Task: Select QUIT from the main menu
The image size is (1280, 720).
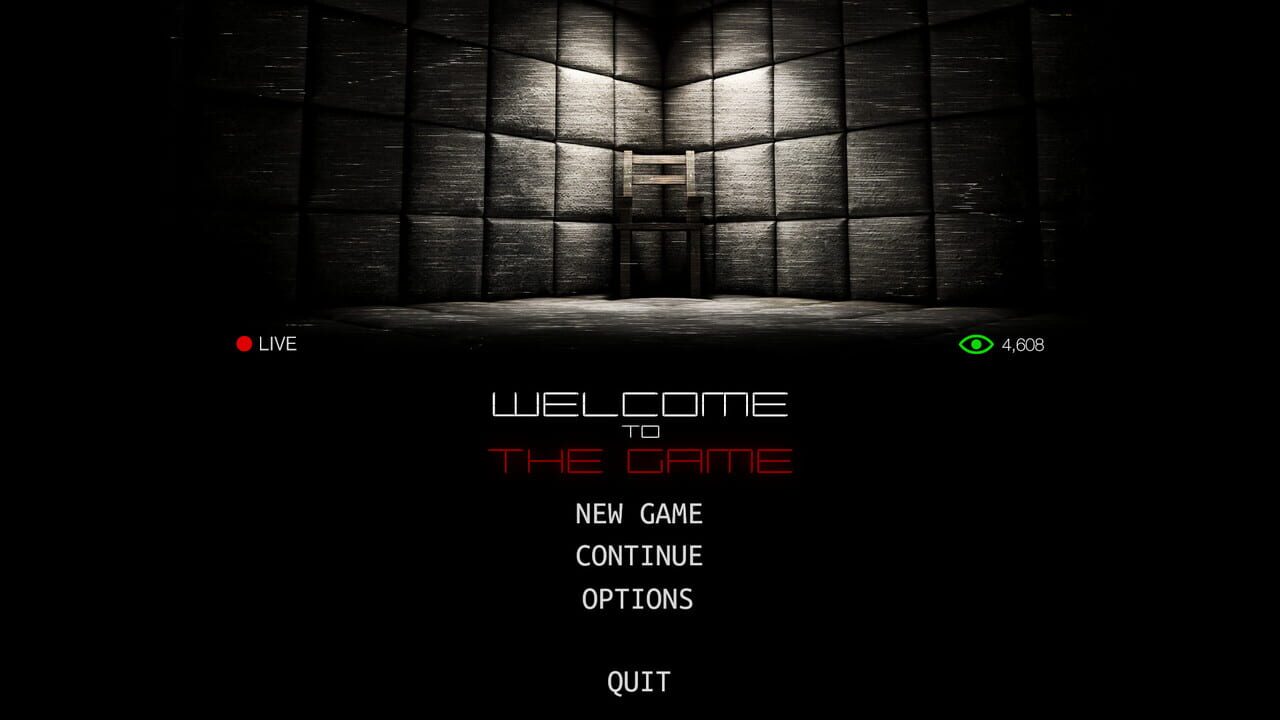Action: 637,683
